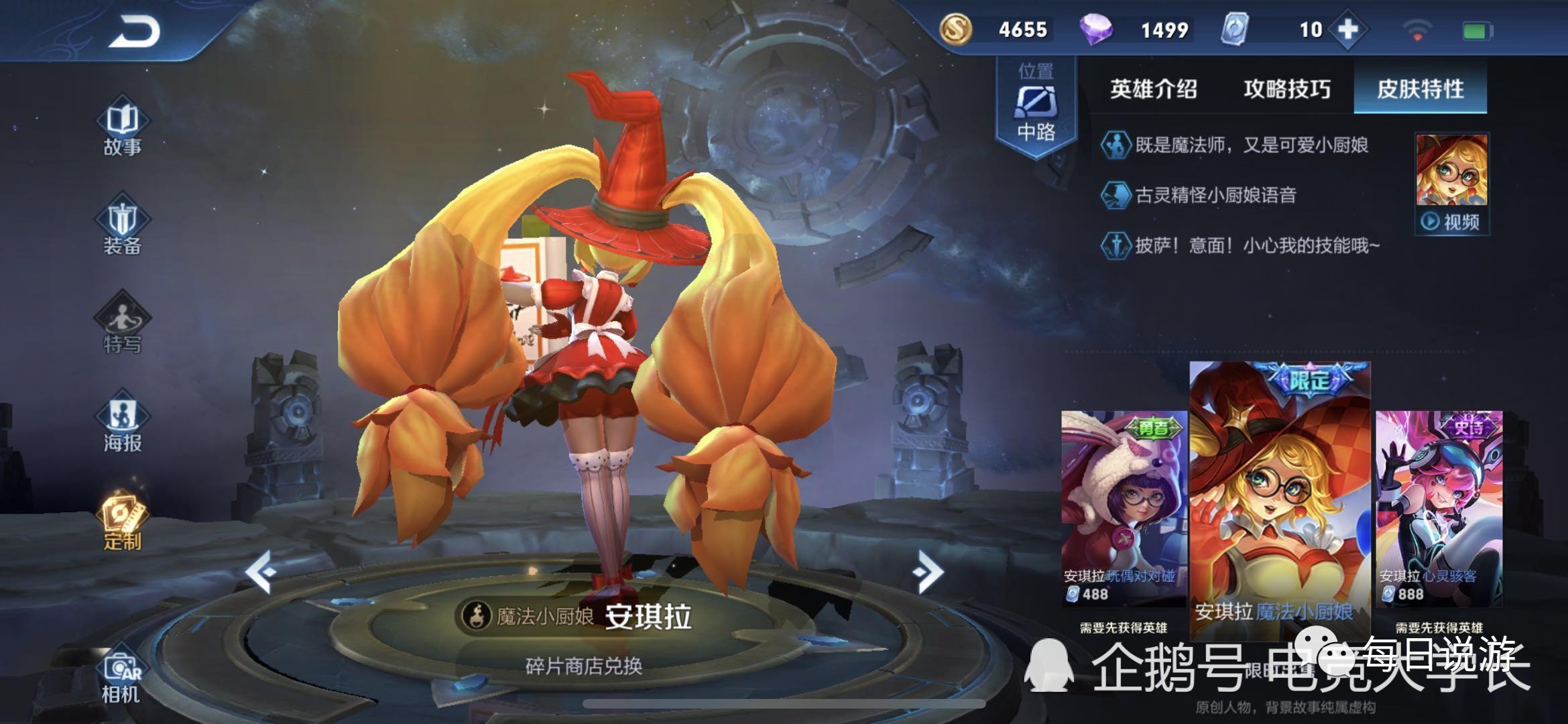Play the skin preview 视频
This screenshot has width=1568, height=724.
click(x=1452, y=221)
